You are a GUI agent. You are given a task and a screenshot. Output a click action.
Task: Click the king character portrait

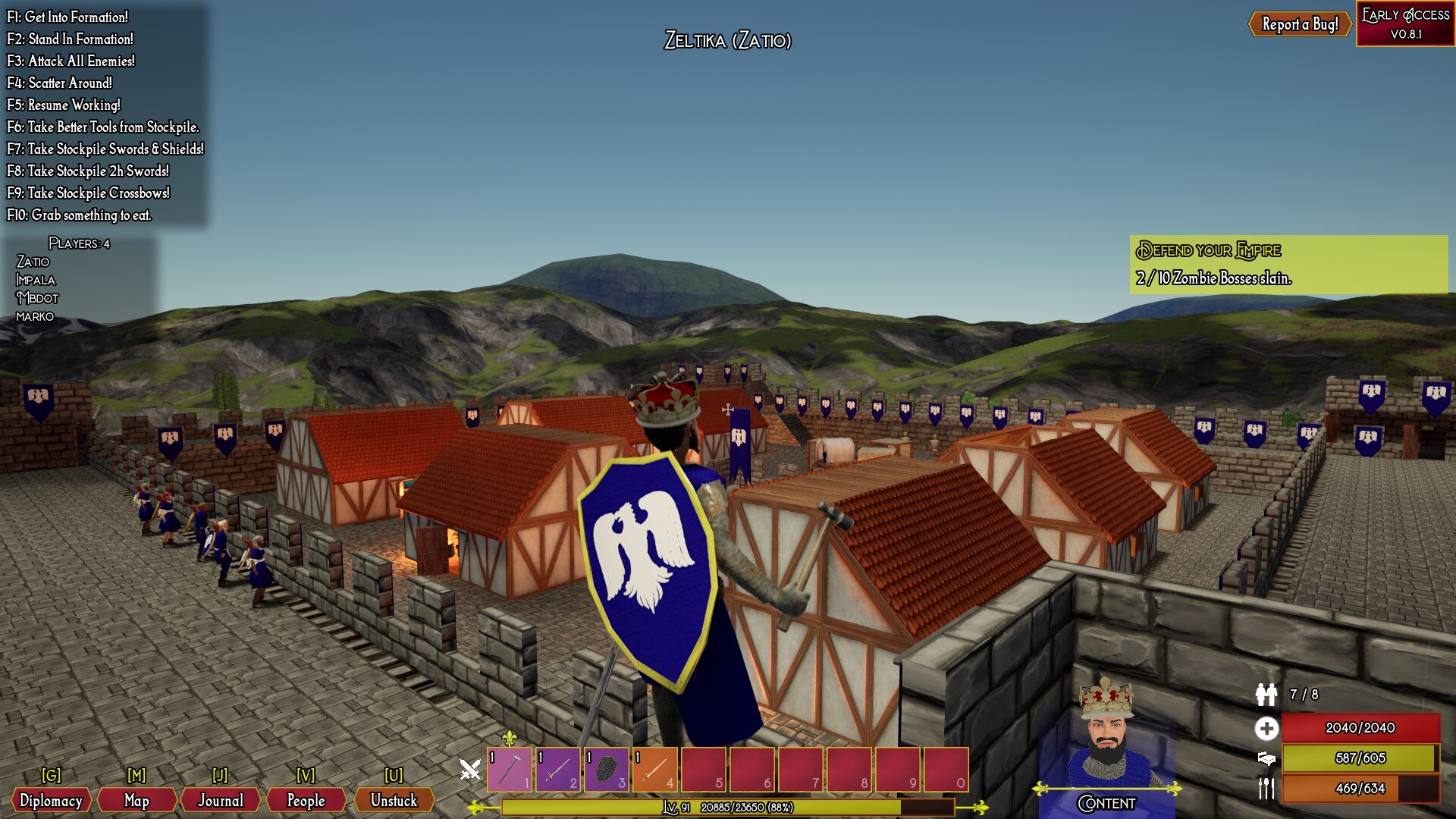point(1108,736)
